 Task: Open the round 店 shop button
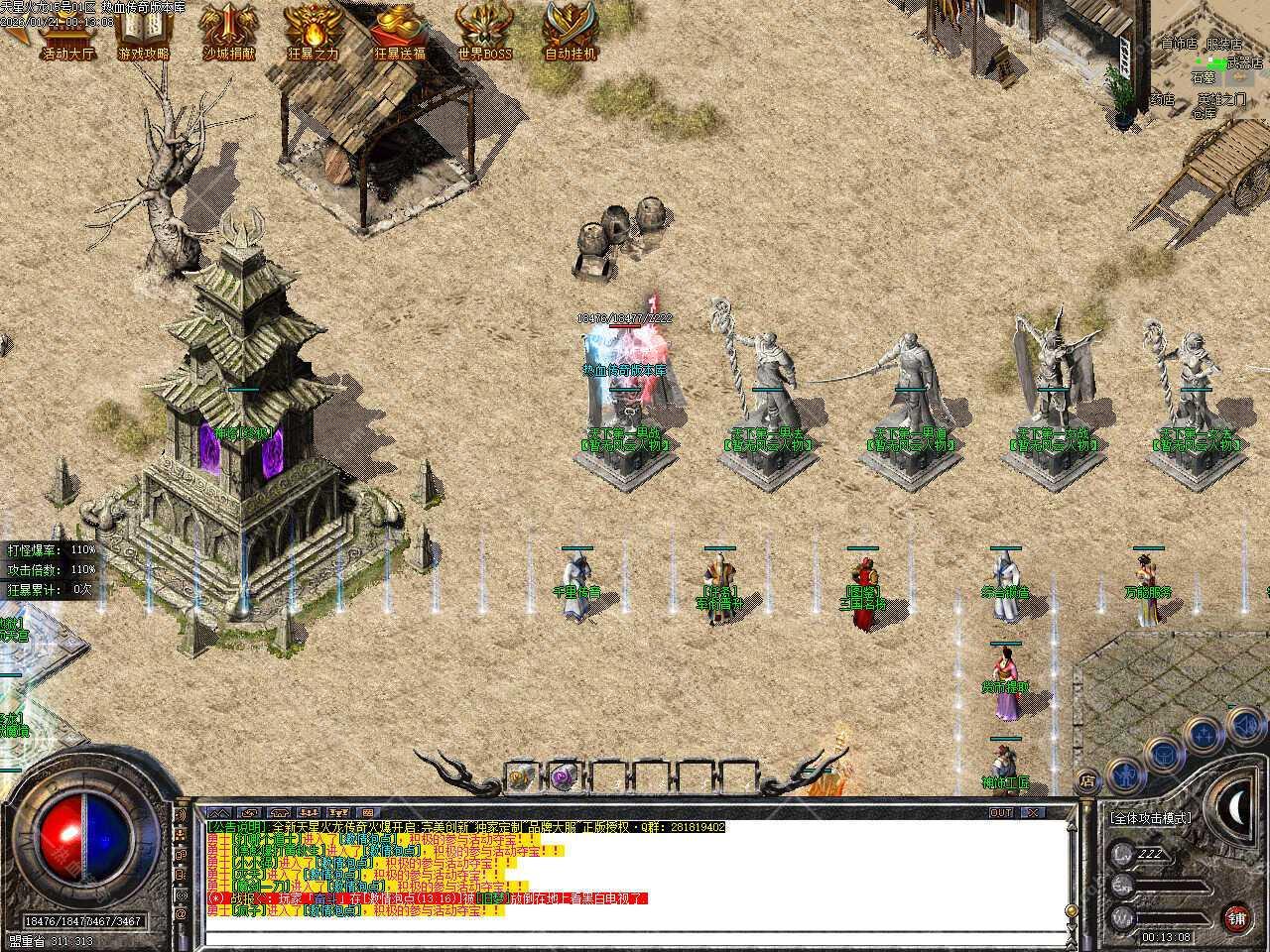click(1088, 780)
